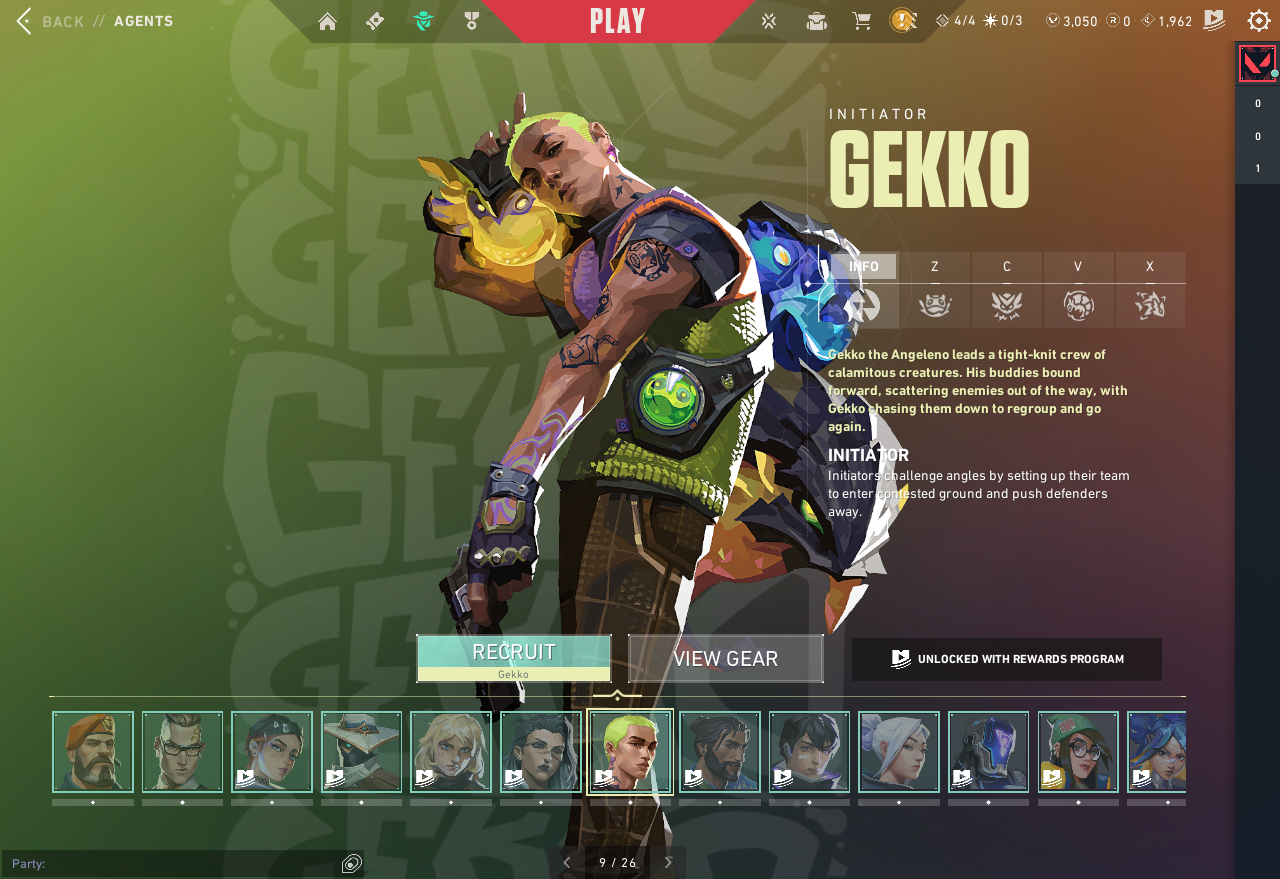Choose the Cypher agent portrait
The image size is (1280, 879).
(361, 752)
